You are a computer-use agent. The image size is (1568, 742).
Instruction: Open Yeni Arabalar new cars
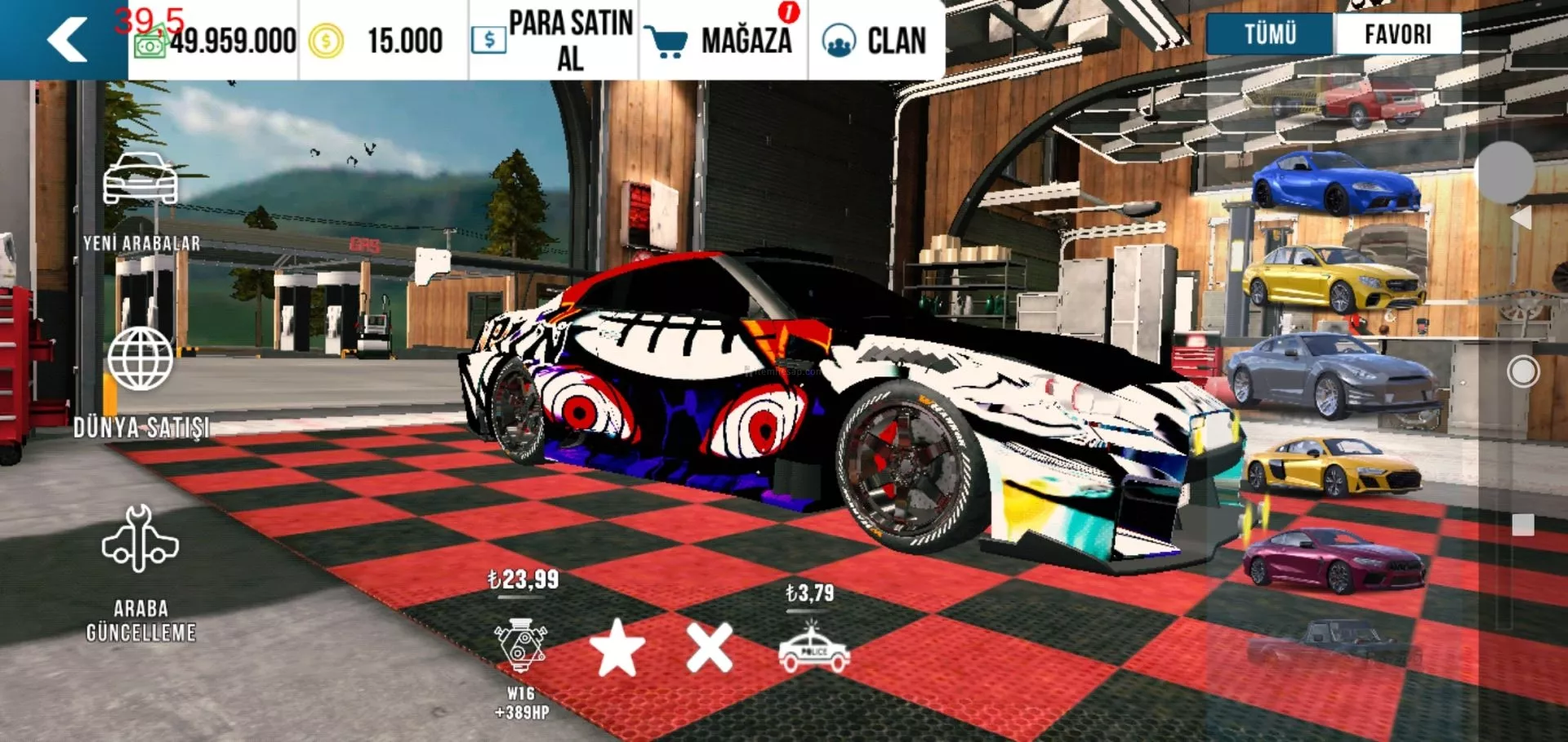click(x=140, y=202)
